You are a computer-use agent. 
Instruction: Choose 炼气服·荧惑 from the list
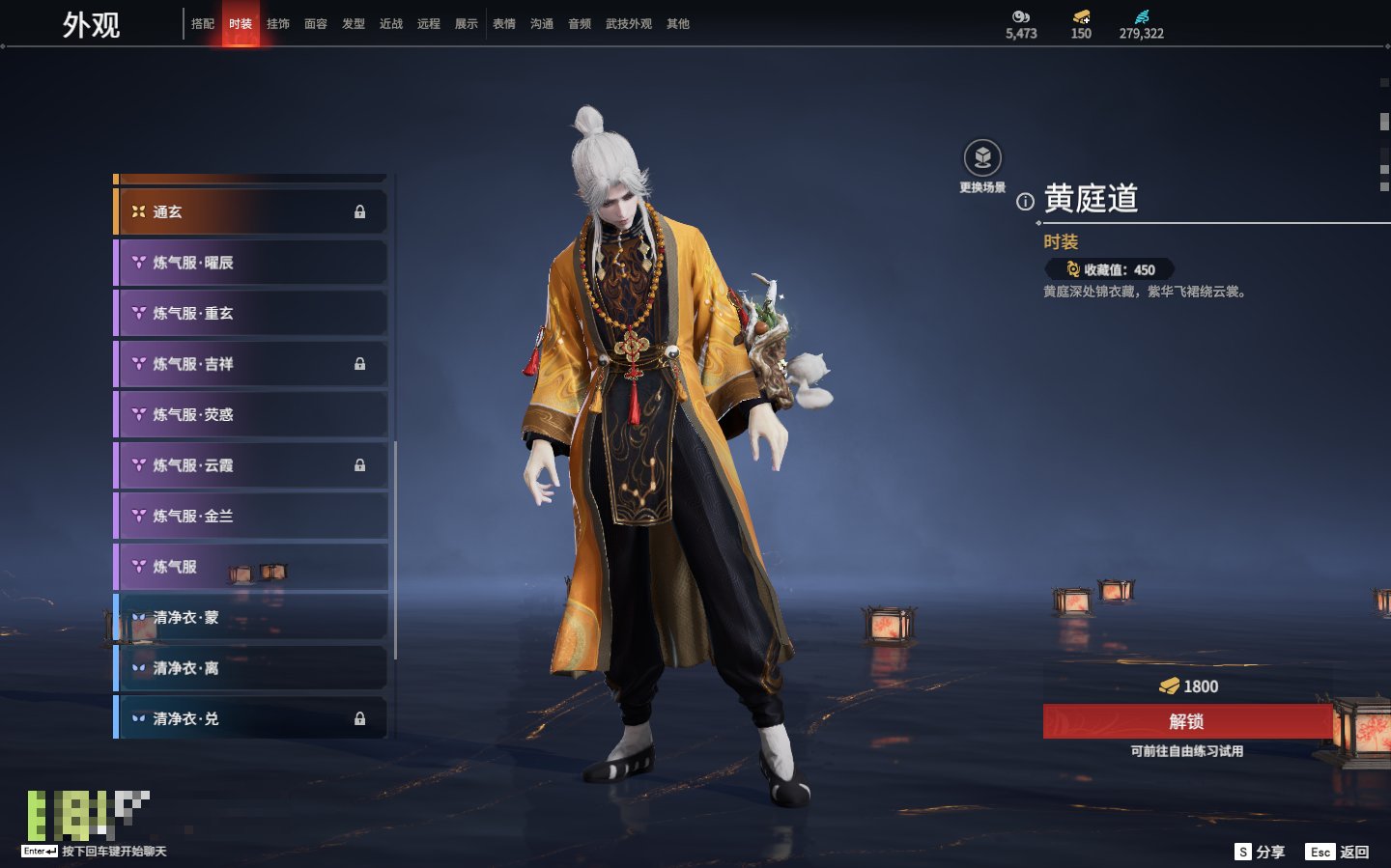tap(251, 414)
